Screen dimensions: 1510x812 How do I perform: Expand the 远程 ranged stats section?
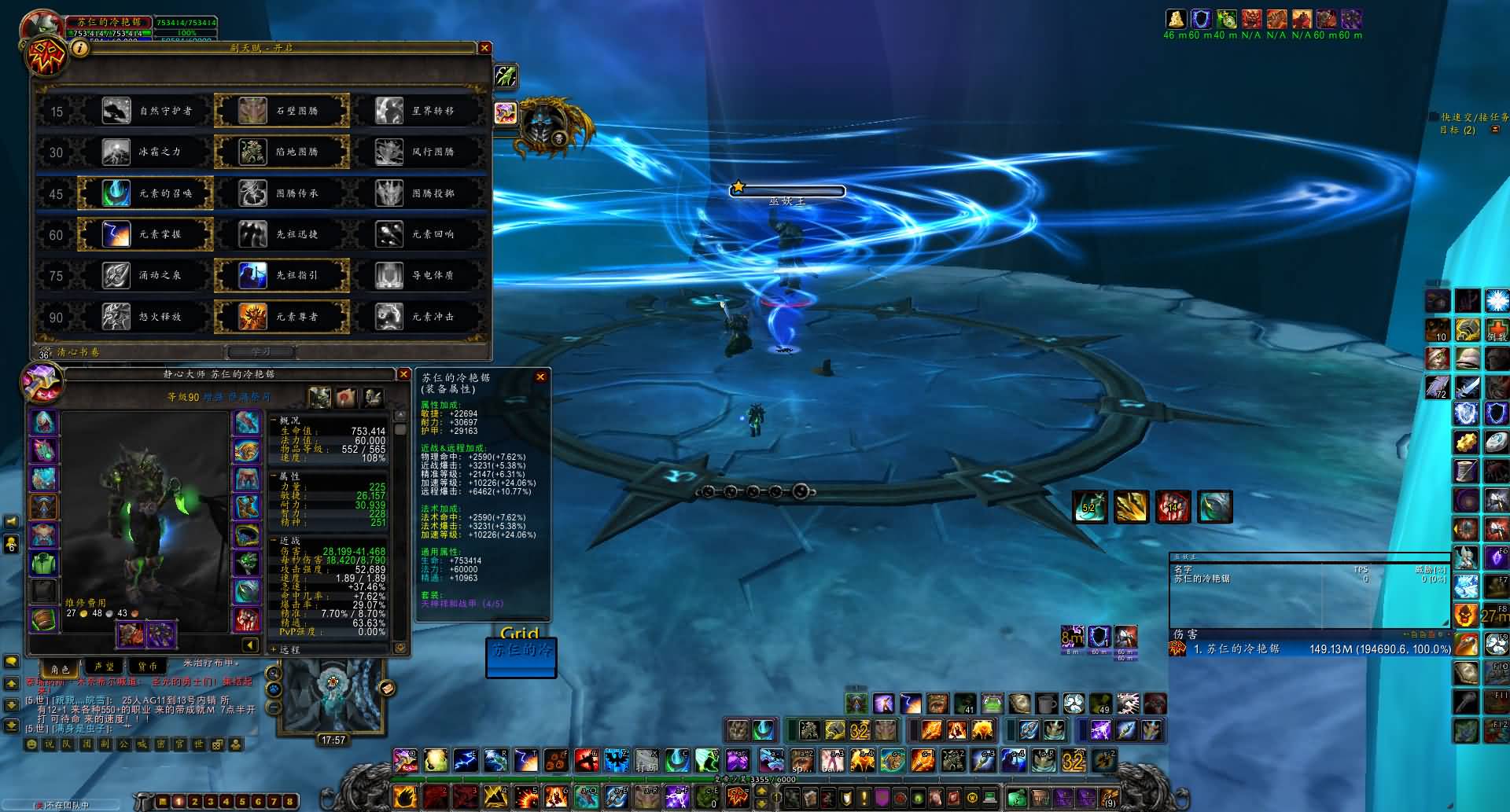(x=289, y=650)
